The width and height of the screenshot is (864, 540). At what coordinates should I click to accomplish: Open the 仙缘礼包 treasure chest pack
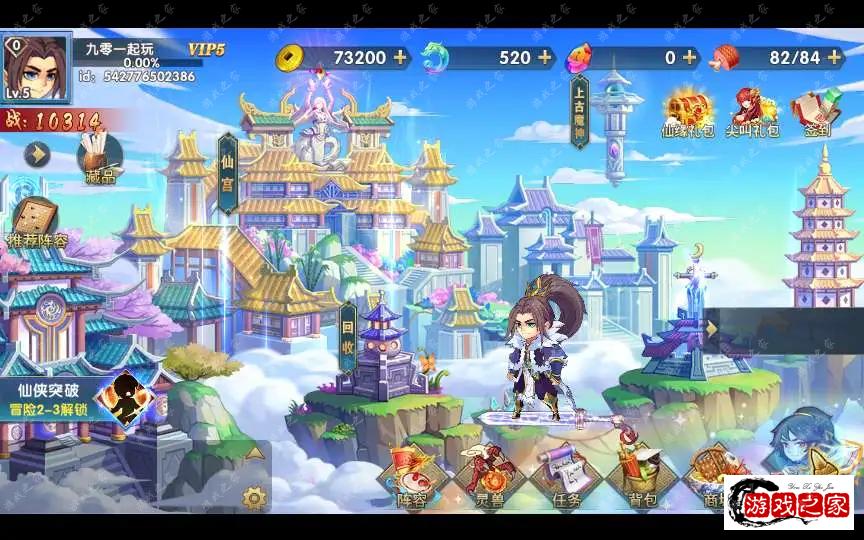(688, 112)
